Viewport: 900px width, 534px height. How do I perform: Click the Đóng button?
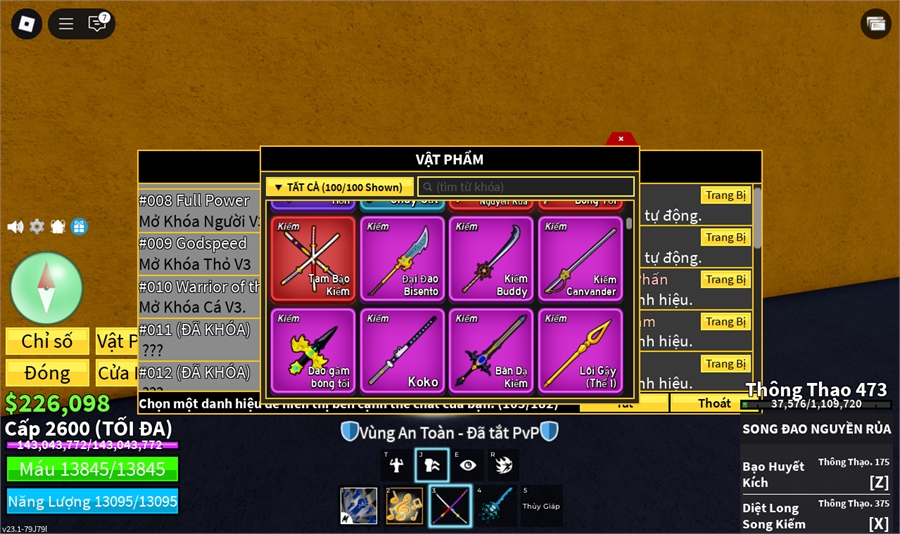pos(47,373)
